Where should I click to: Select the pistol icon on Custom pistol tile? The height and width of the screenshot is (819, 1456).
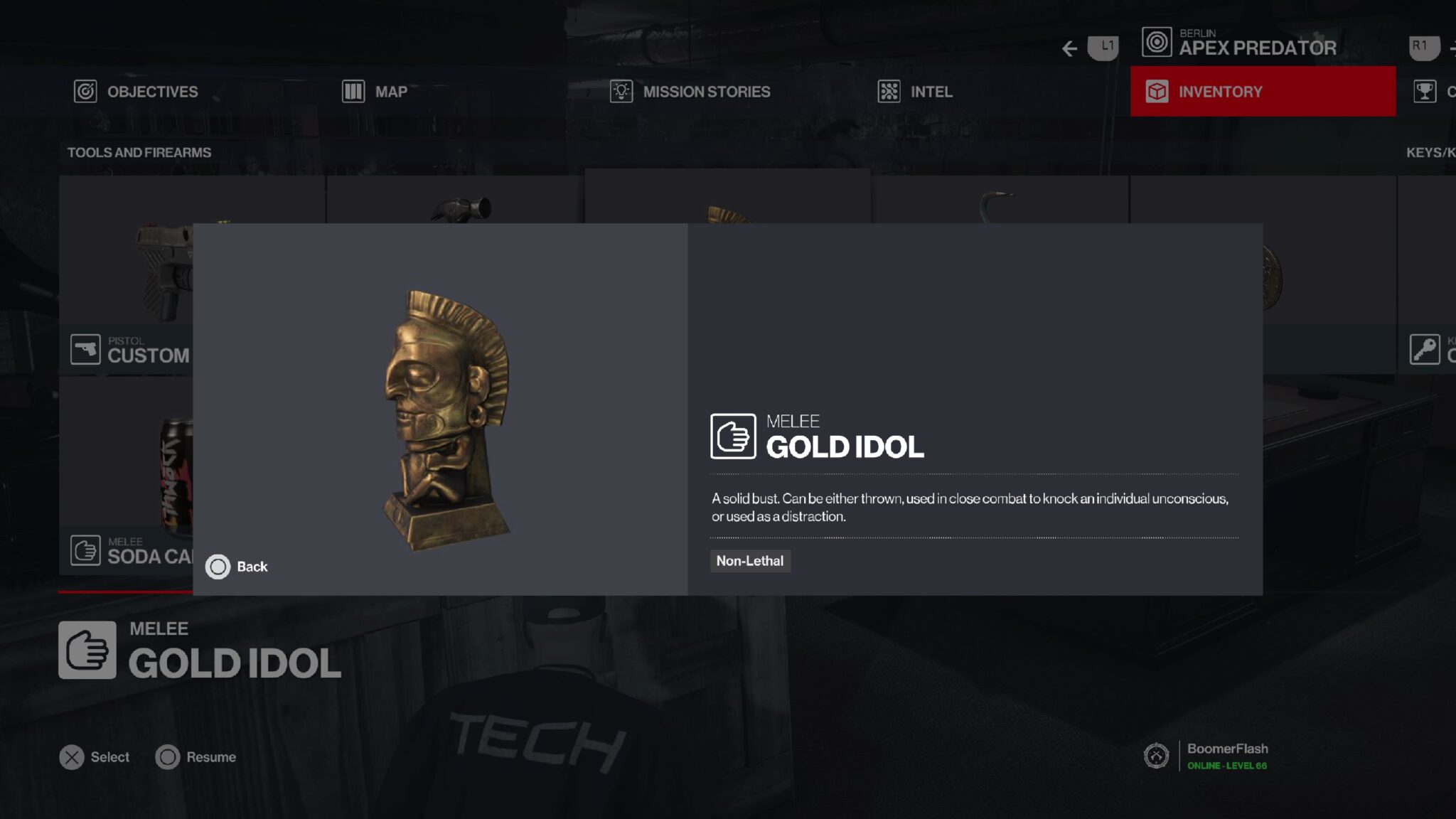(x=85, y=349)
